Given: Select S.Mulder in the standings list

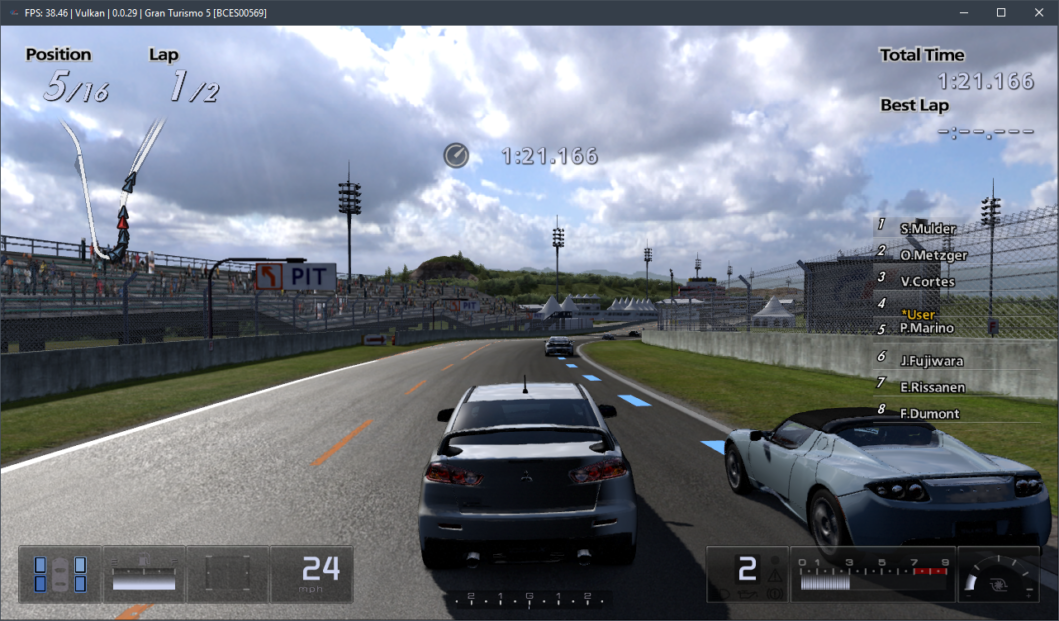Looking at the screenshot, I should [x=927, y=229].
